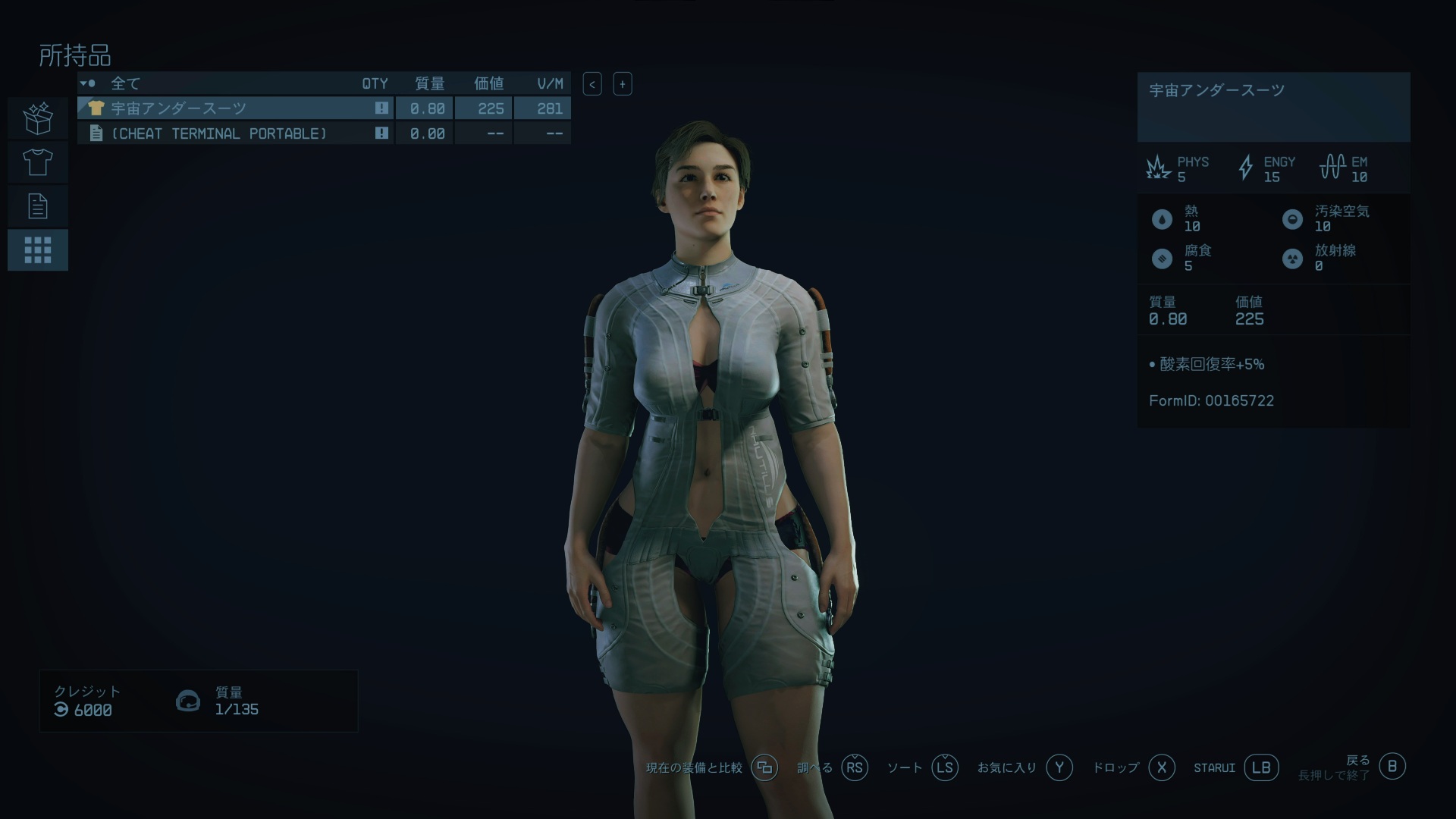The height and width of the screenshot is (819, 1456).
Task: Switch to the apparel shirt category tab
Action: (38, 162)
